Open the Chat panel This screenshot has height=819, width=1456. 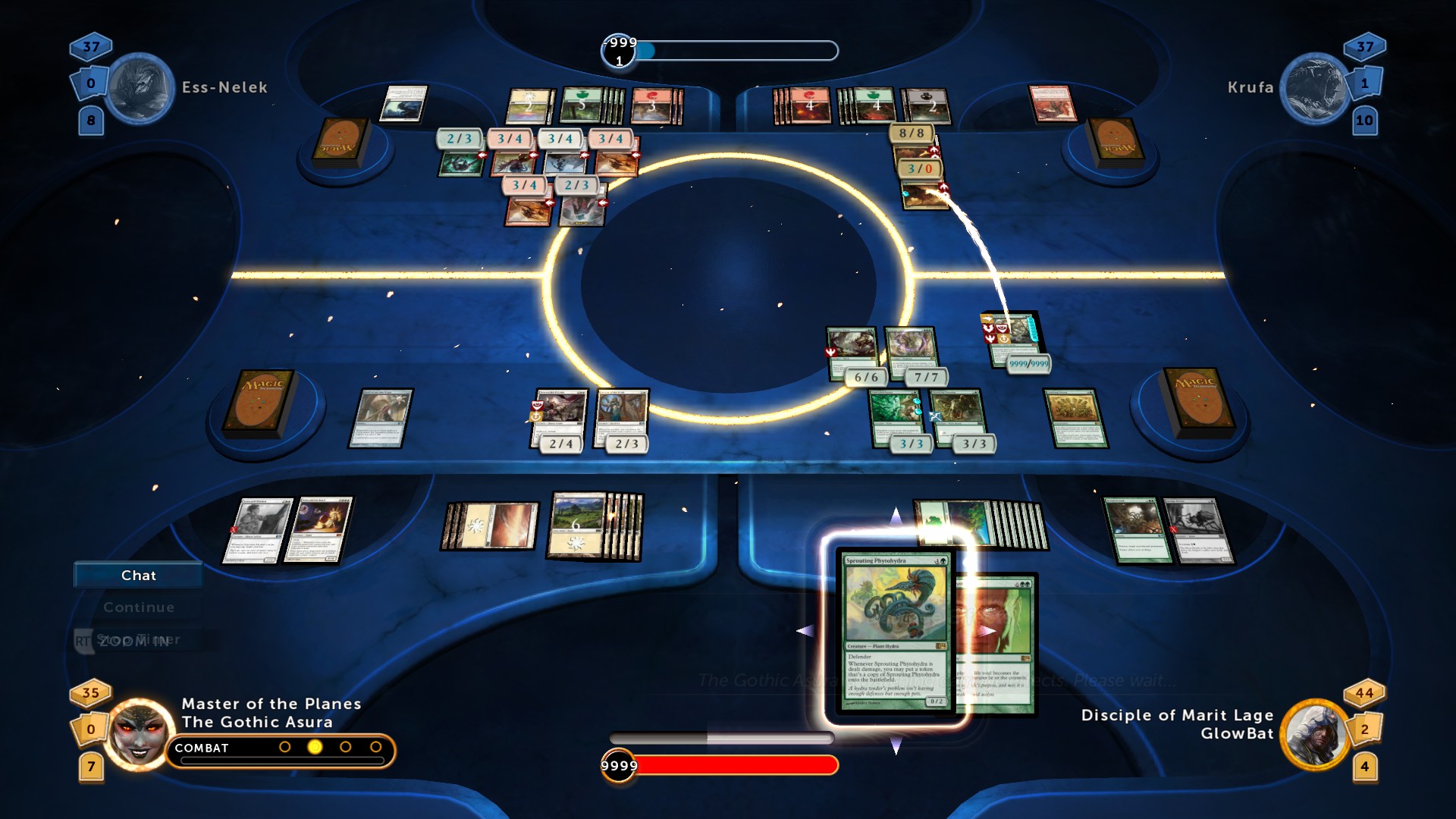tap(136, 575)
